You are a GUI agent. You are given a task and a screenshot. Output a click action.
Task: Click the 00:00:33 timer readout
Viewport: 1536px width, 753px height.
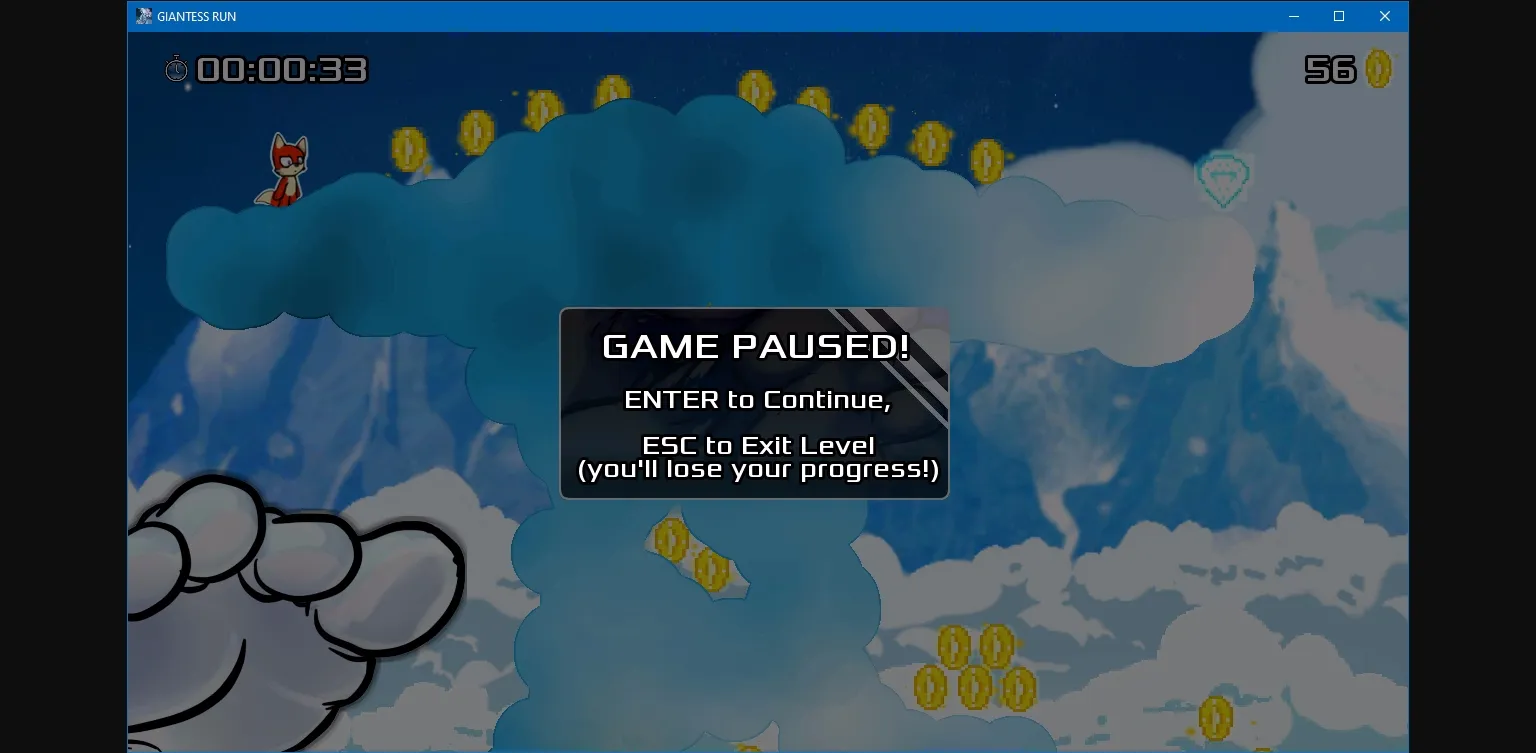coord(280,69)
